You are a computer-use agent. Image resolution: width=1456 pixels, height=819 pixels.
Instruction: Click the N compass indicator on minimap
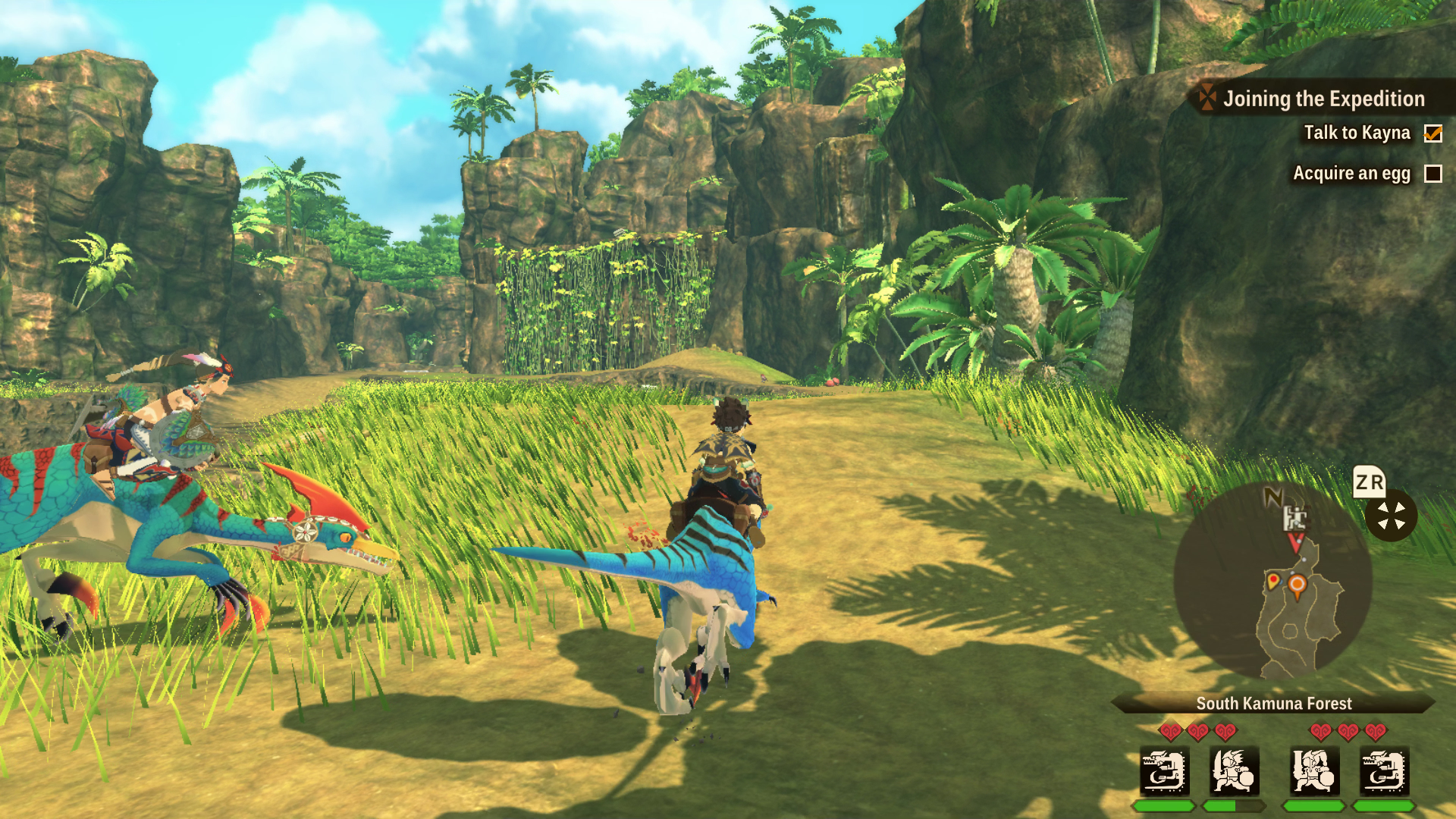pyautogui.click(x=1273, y=497)
